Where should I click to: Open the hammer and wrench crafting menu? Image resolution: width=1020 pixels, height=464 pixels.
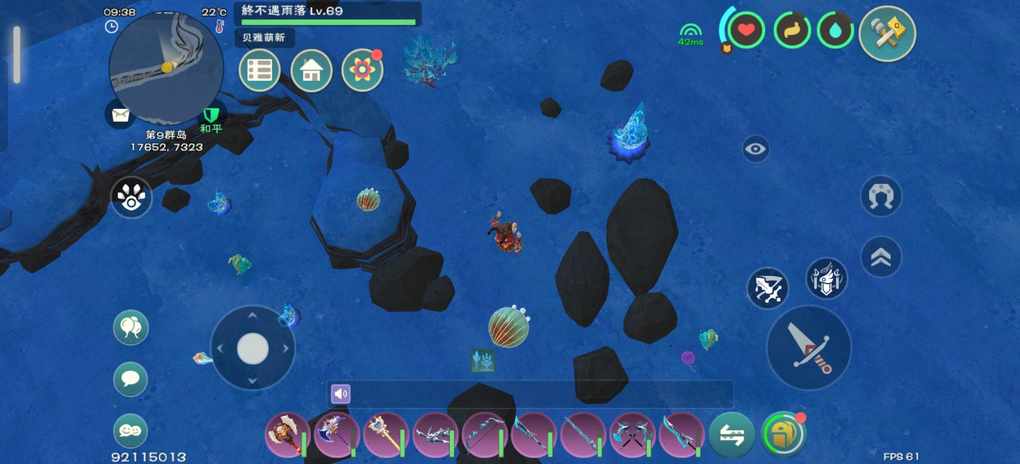(x=887, y=33)
